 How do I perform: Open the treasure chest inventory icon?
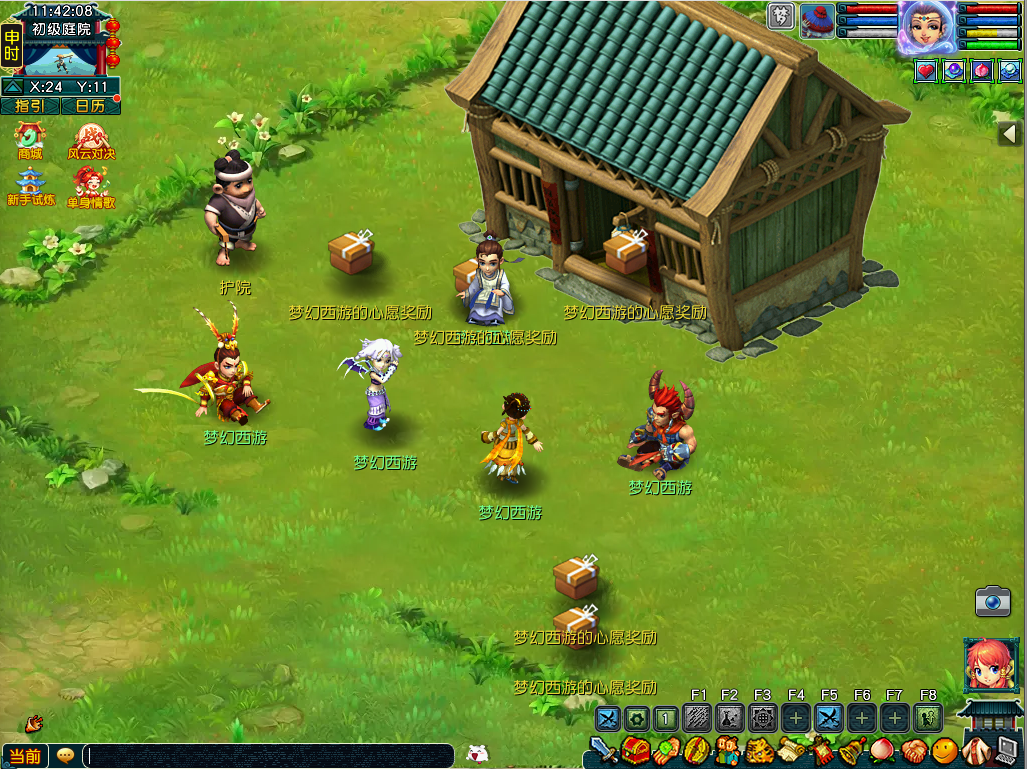[635, 750]
